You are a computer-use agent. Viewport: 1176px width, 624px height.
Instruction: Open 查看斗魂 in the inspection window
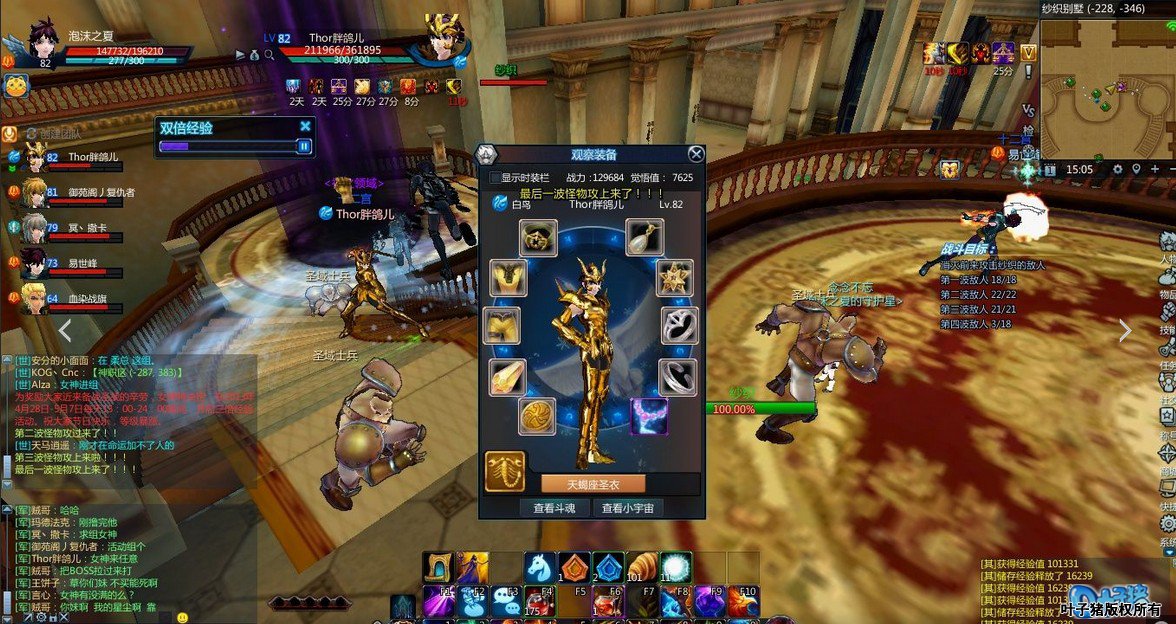click(x=553, y=508)
